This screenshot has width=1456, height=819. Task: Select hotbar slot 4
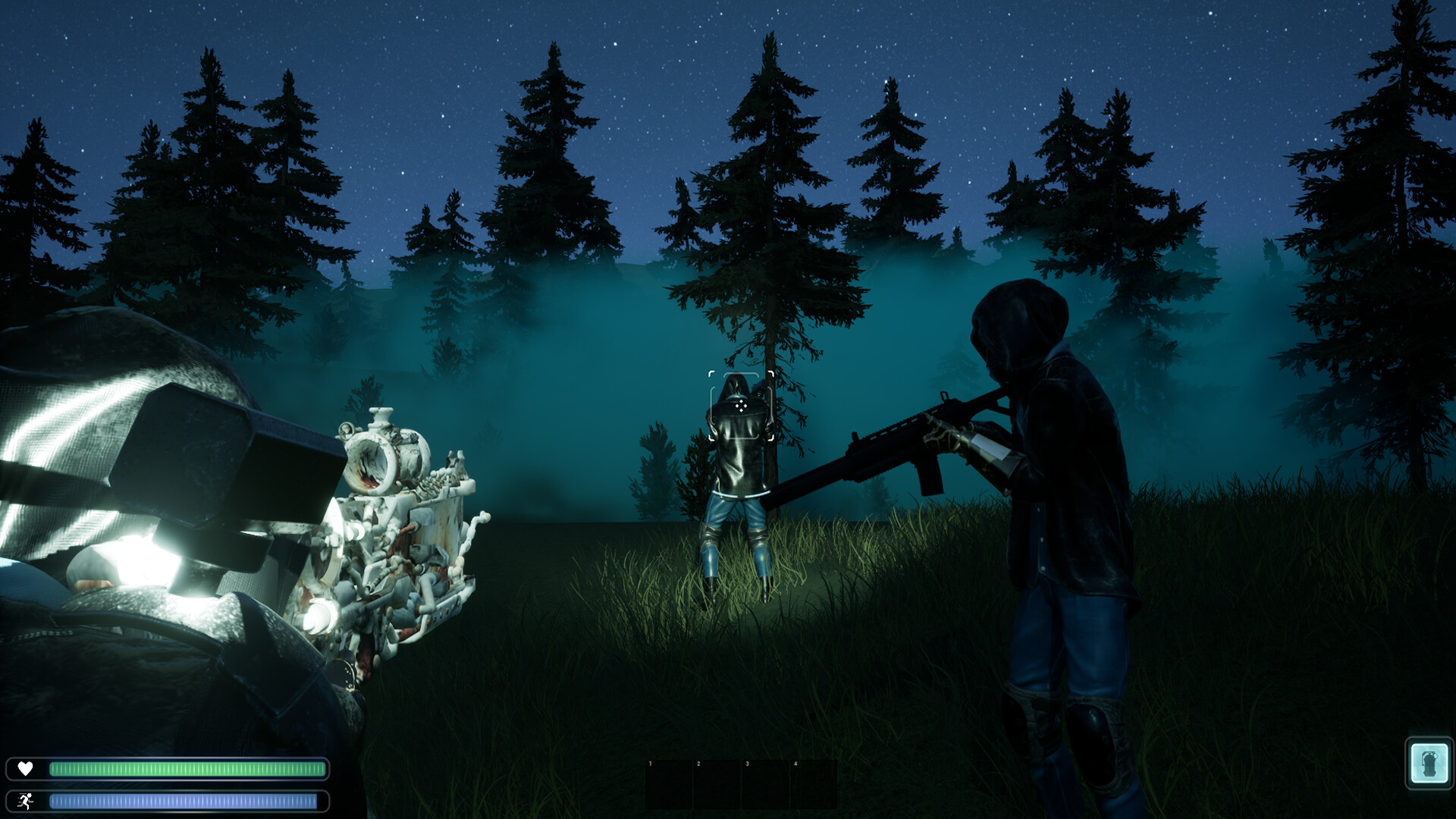(813, 785)
